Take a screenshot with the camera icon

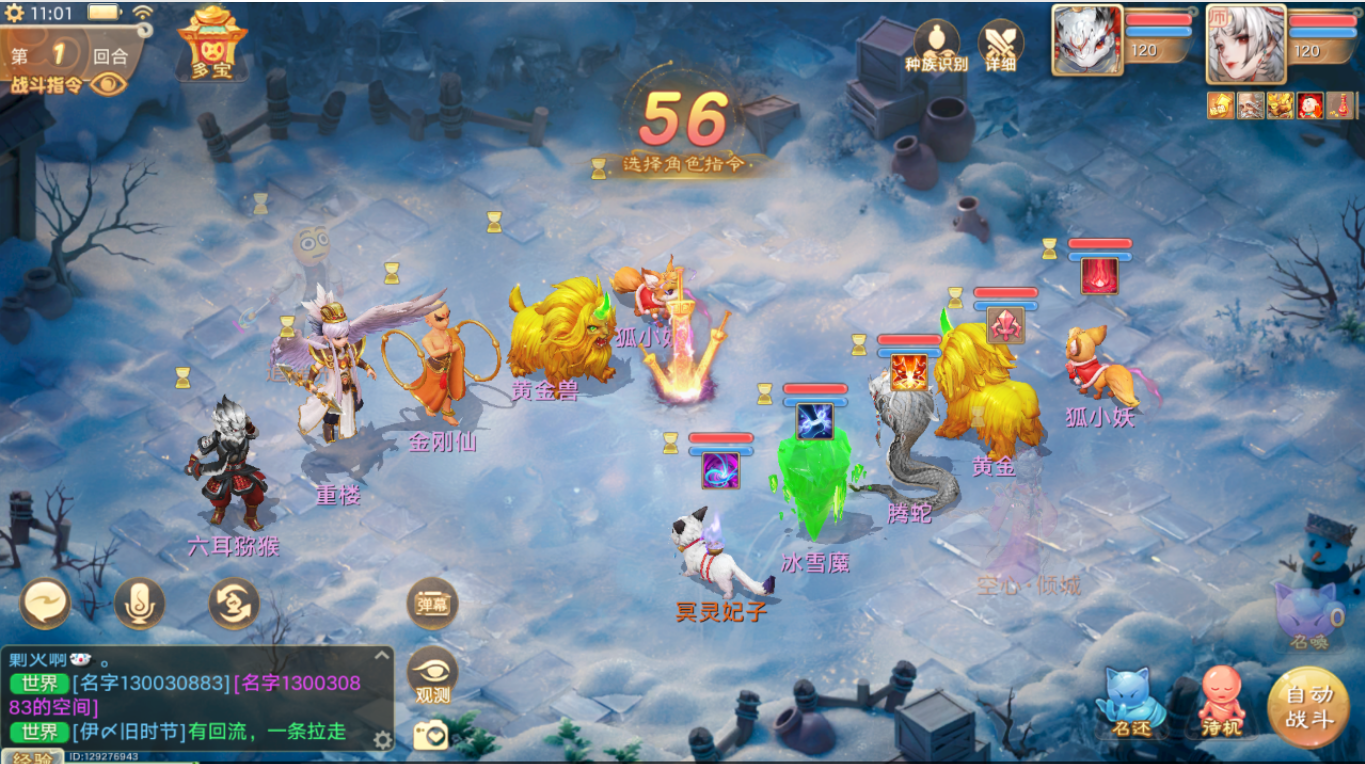point(431,736)
